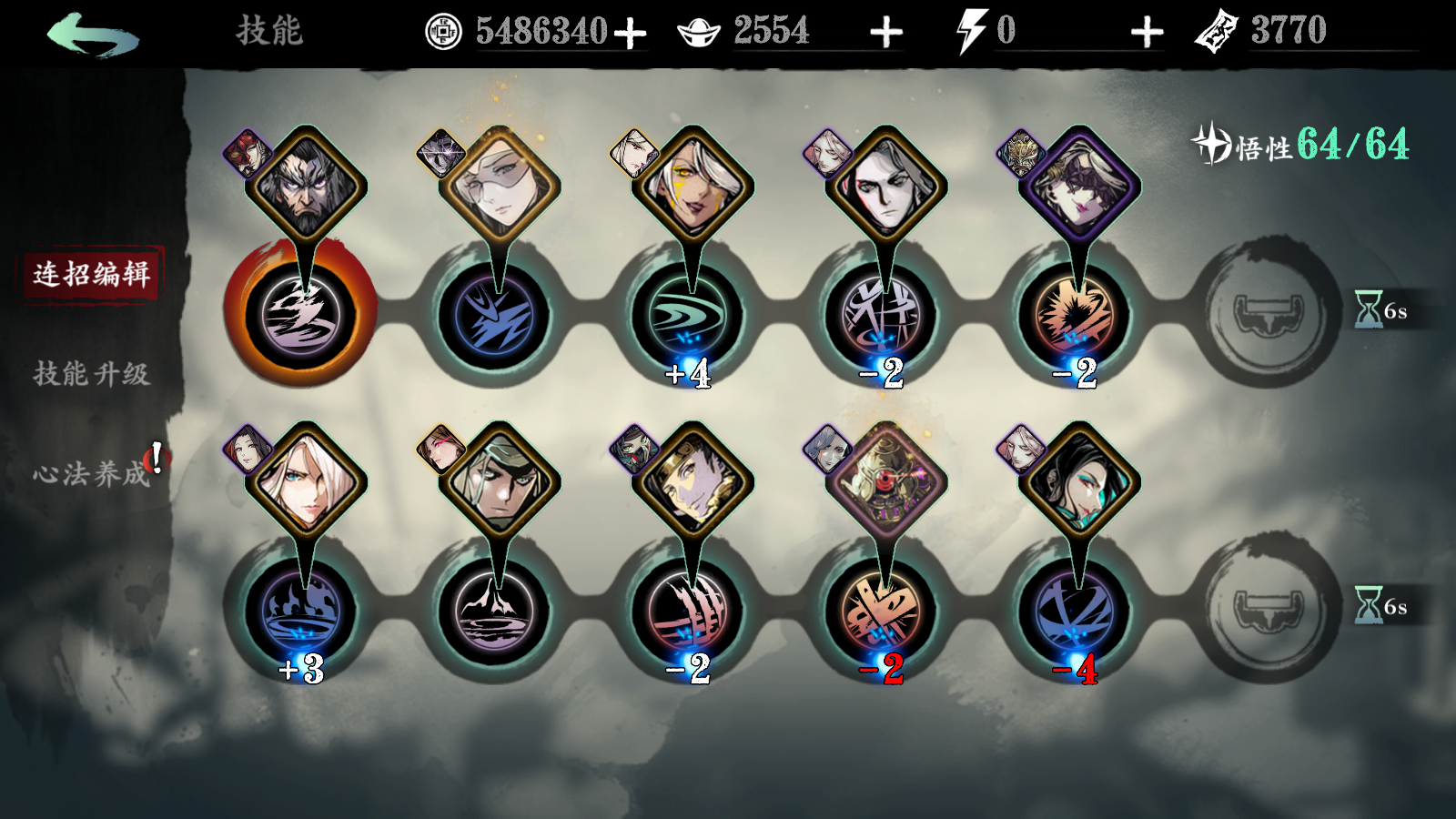Select the teal-haired character portrait
Viewport: 1456px width, 819px height.
(1079, 482)
